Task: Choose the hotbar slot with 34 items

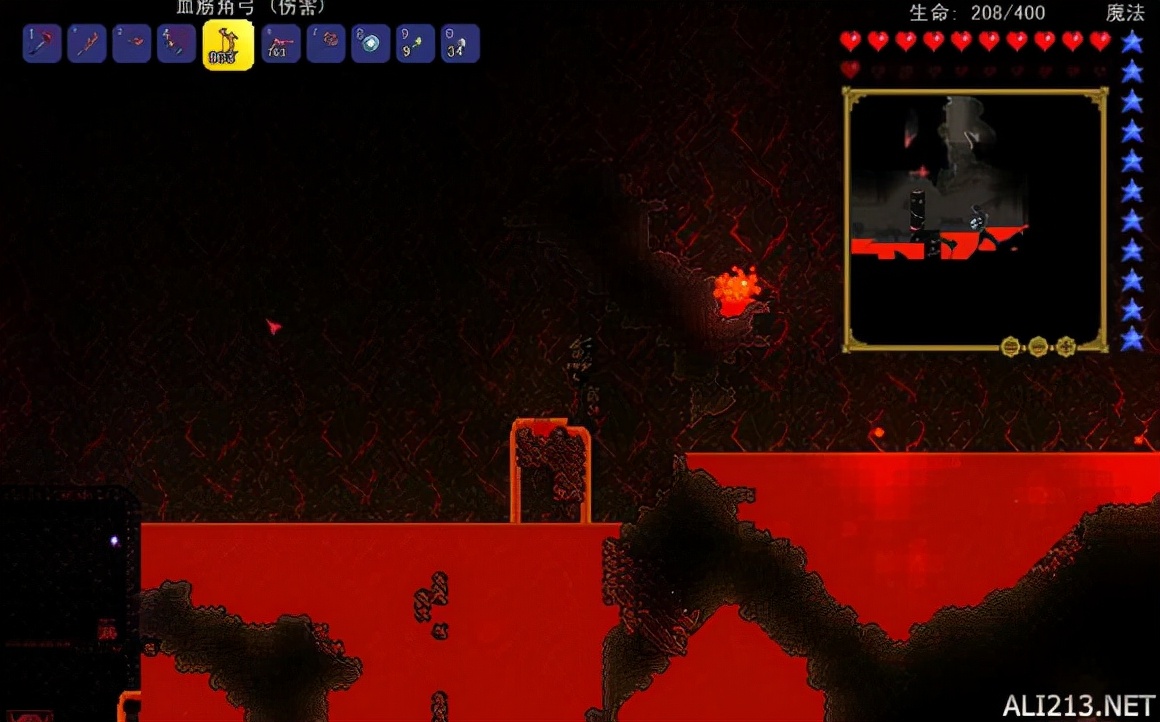Action: click(x=460, y=44)
